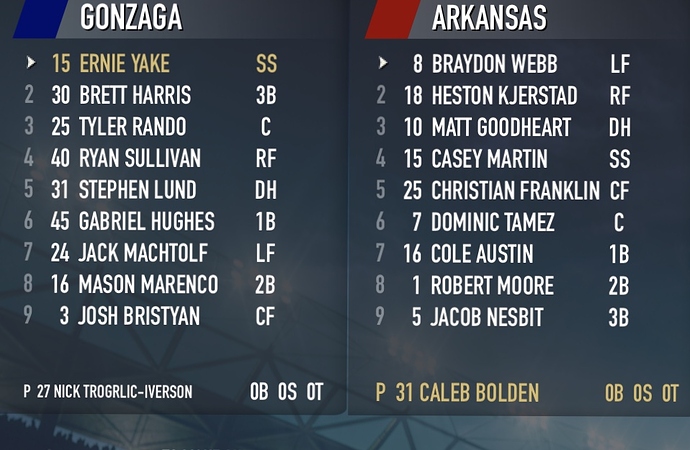Pick shortstop Casey Martin
690x450 pixels.
pos(489,159)
